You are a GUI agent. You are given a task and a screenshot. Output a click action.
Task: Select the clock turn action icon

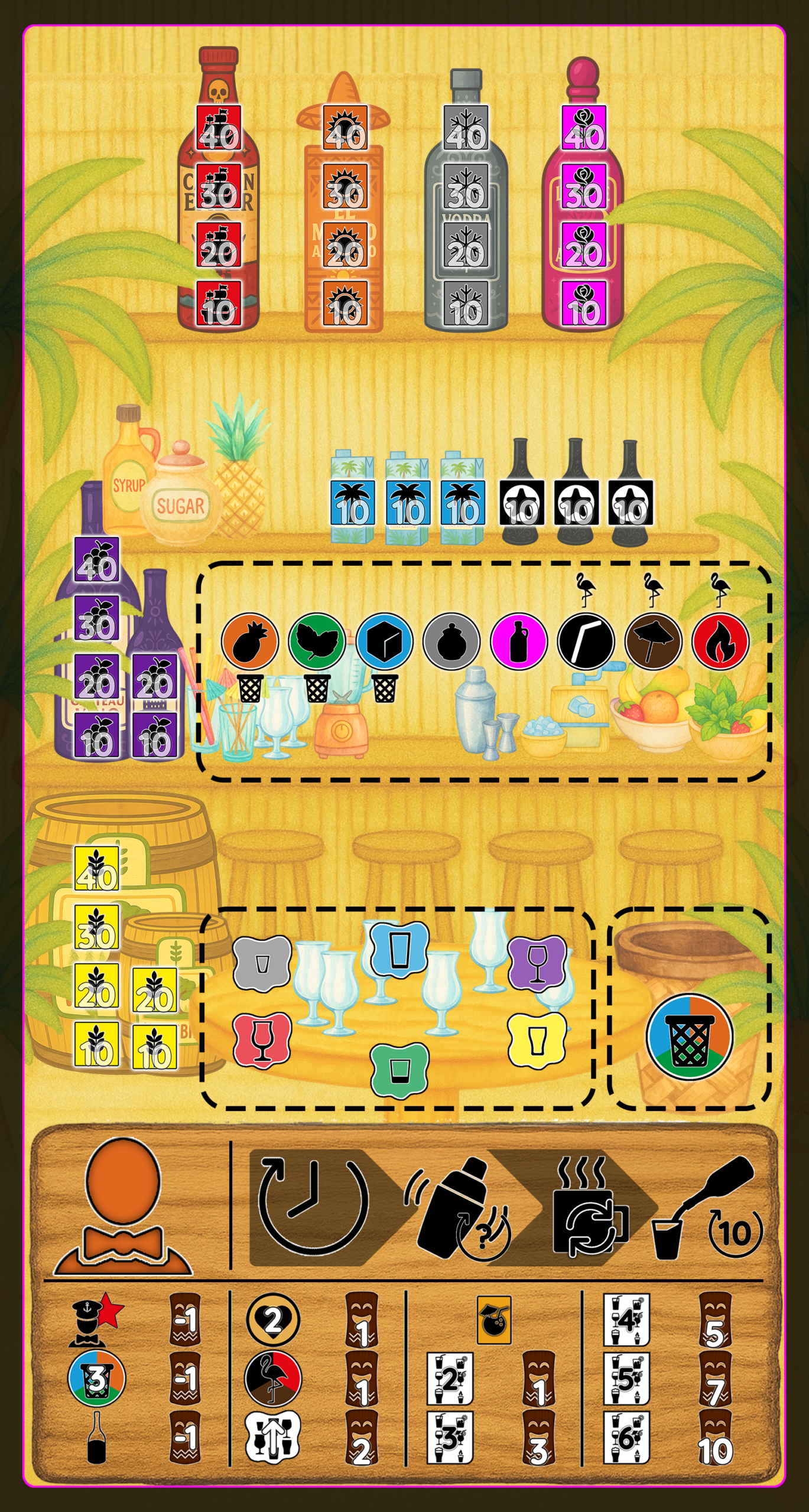click(313, 1206)
